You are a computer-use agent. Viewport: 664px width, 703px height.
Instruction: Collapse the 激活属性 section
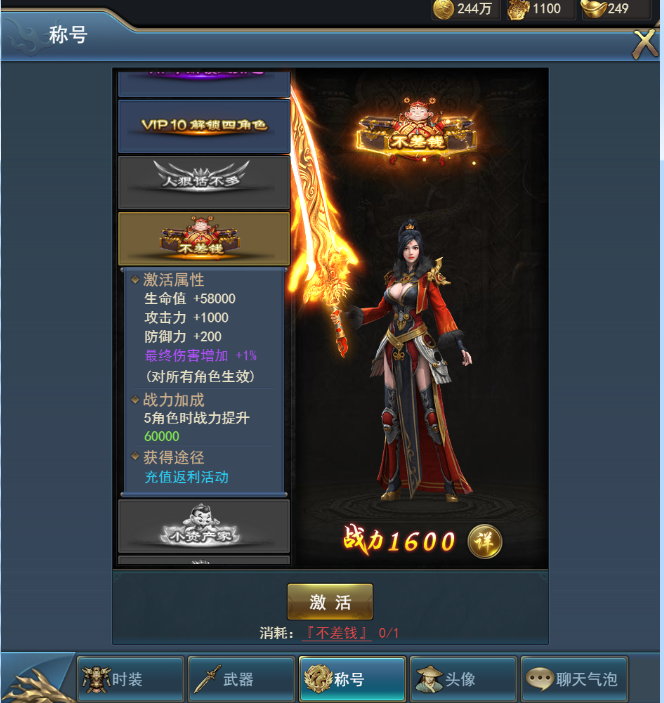(173, 280)
